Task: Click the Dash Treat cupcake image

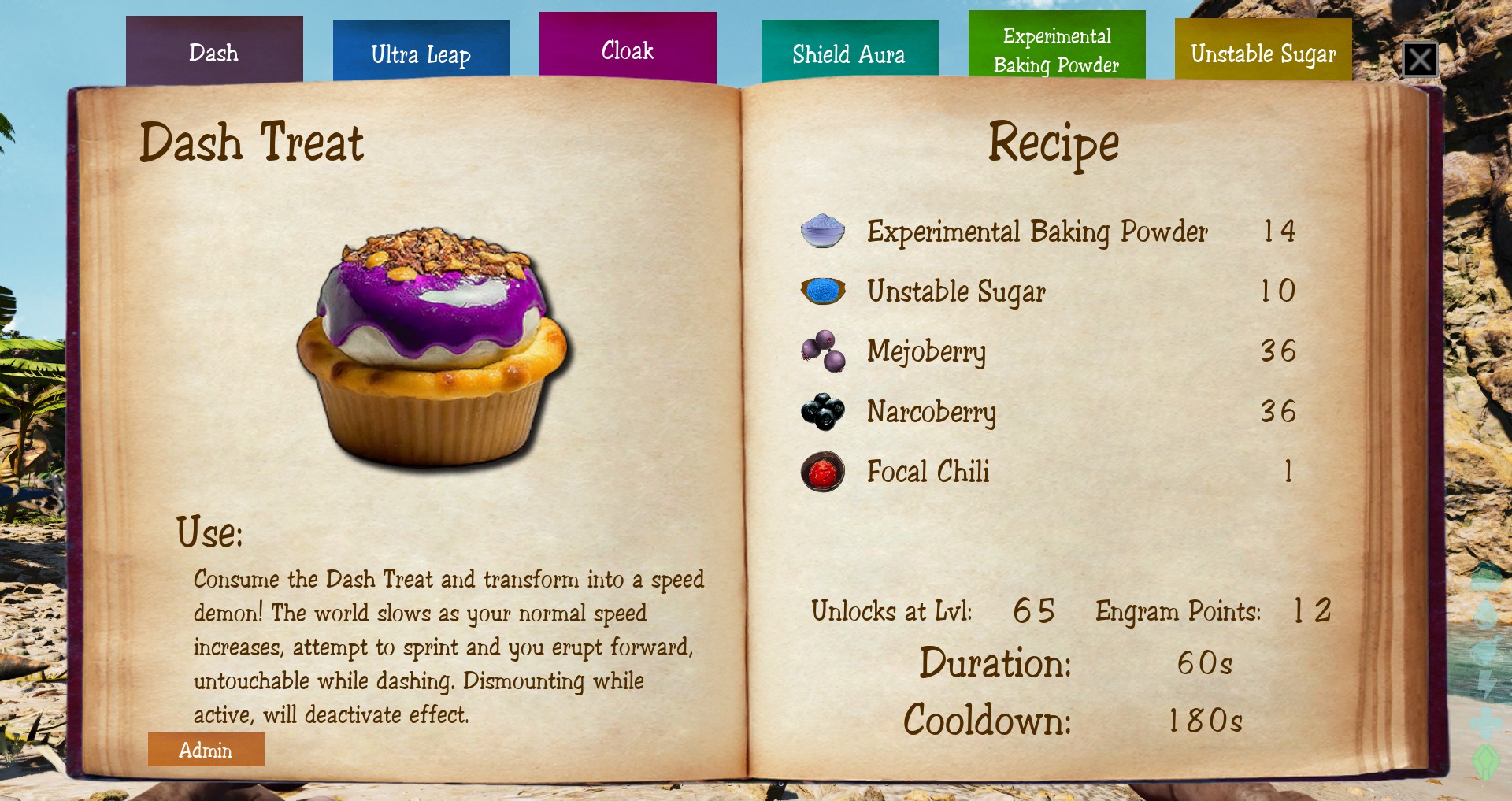Action: [x=432, y=347]
